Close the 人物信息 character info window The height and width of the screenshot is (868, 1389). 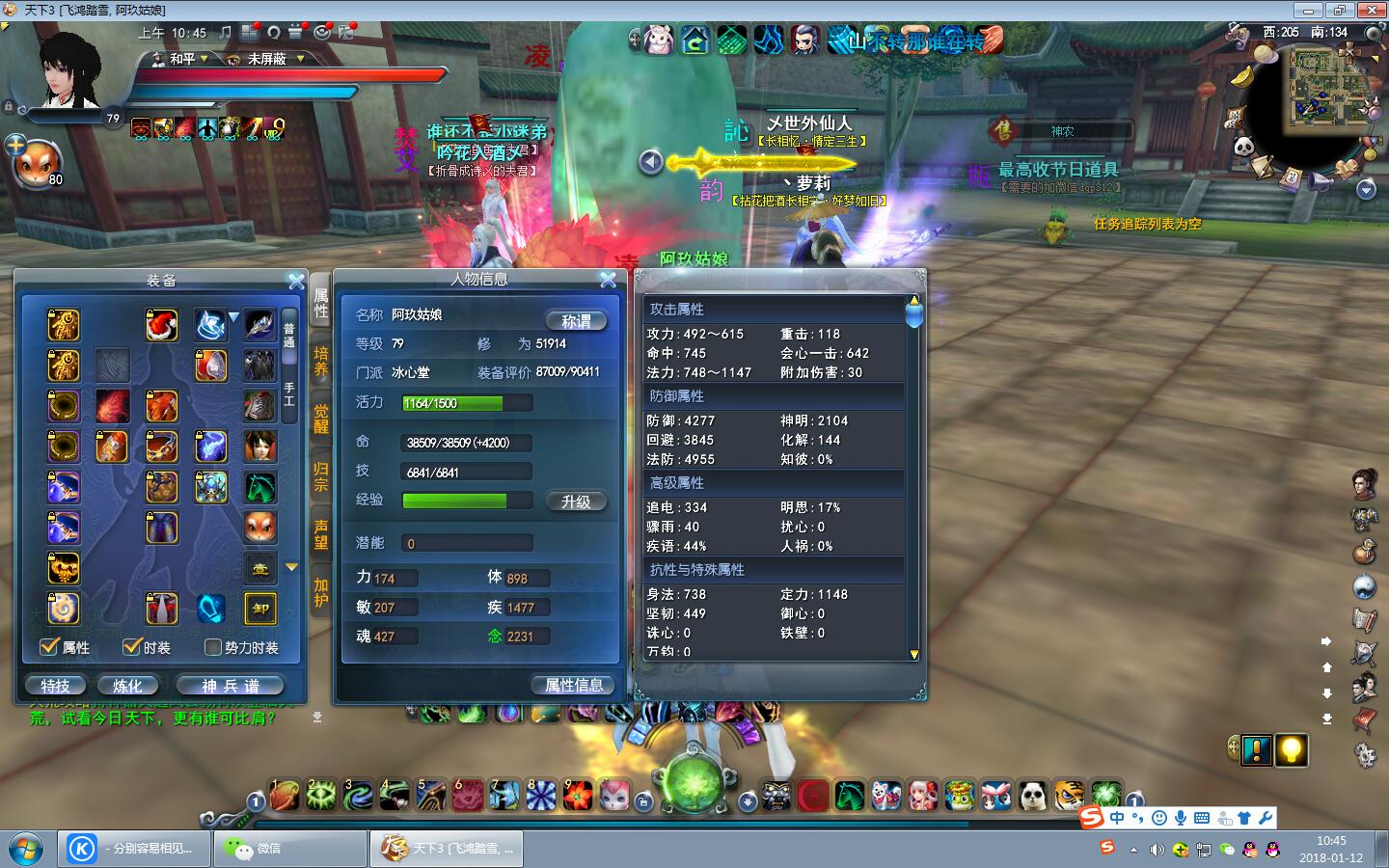tap(608, 280)
